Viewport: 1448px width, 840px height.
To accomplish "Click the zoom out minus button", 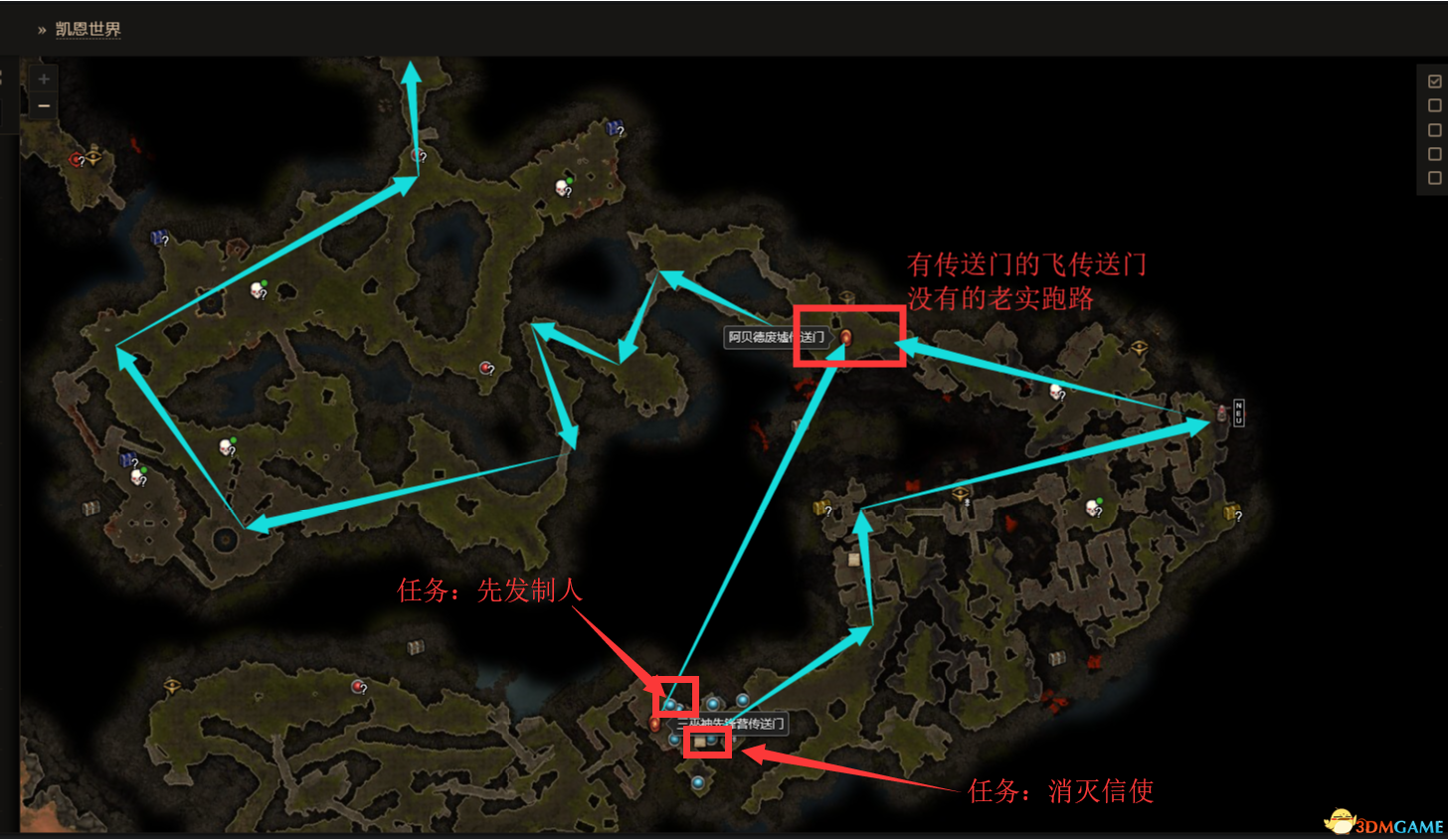I will click(43, 104).
